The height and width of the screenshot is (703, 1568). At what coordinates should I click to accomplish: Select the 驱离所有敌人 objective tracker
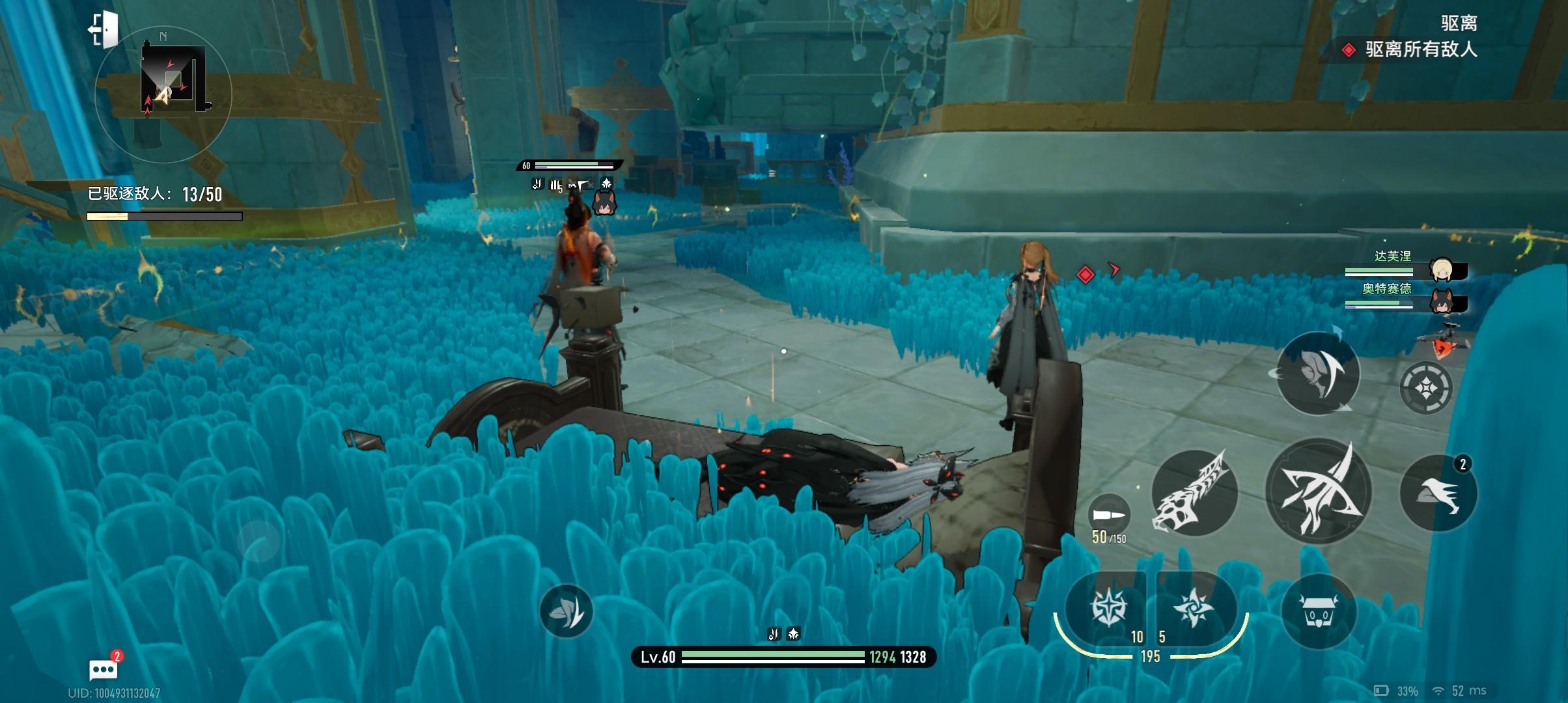click(1420, 49)
